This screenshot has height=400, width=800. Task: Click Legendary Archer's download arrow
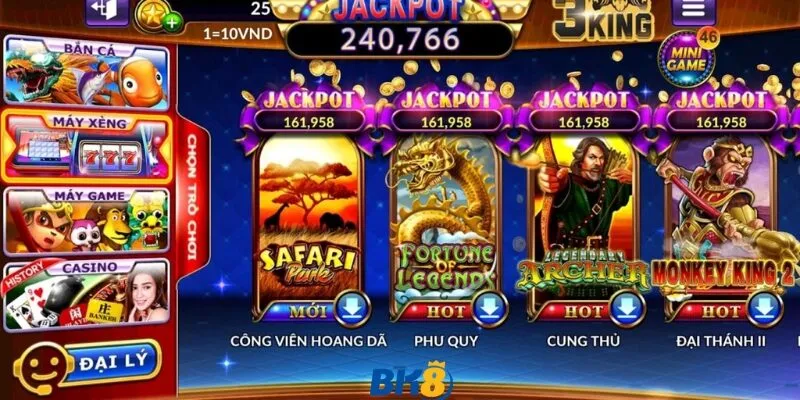click(x=627, y=310)
